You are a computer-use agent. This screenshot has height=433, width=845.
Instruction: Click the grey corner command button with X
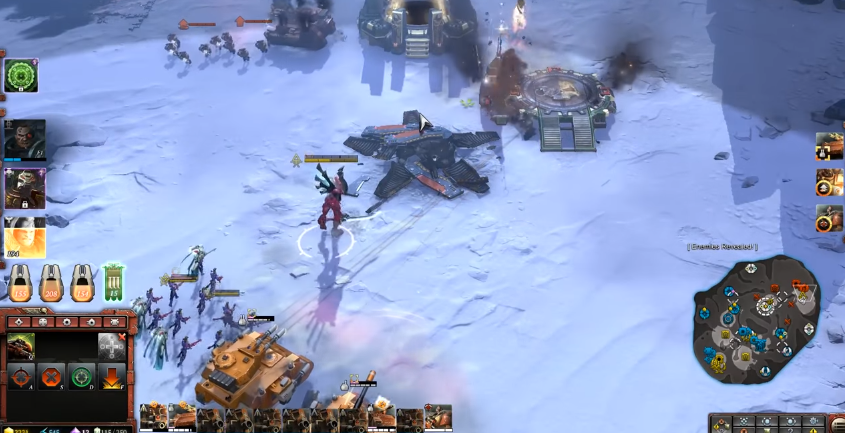tap(112, 346)
